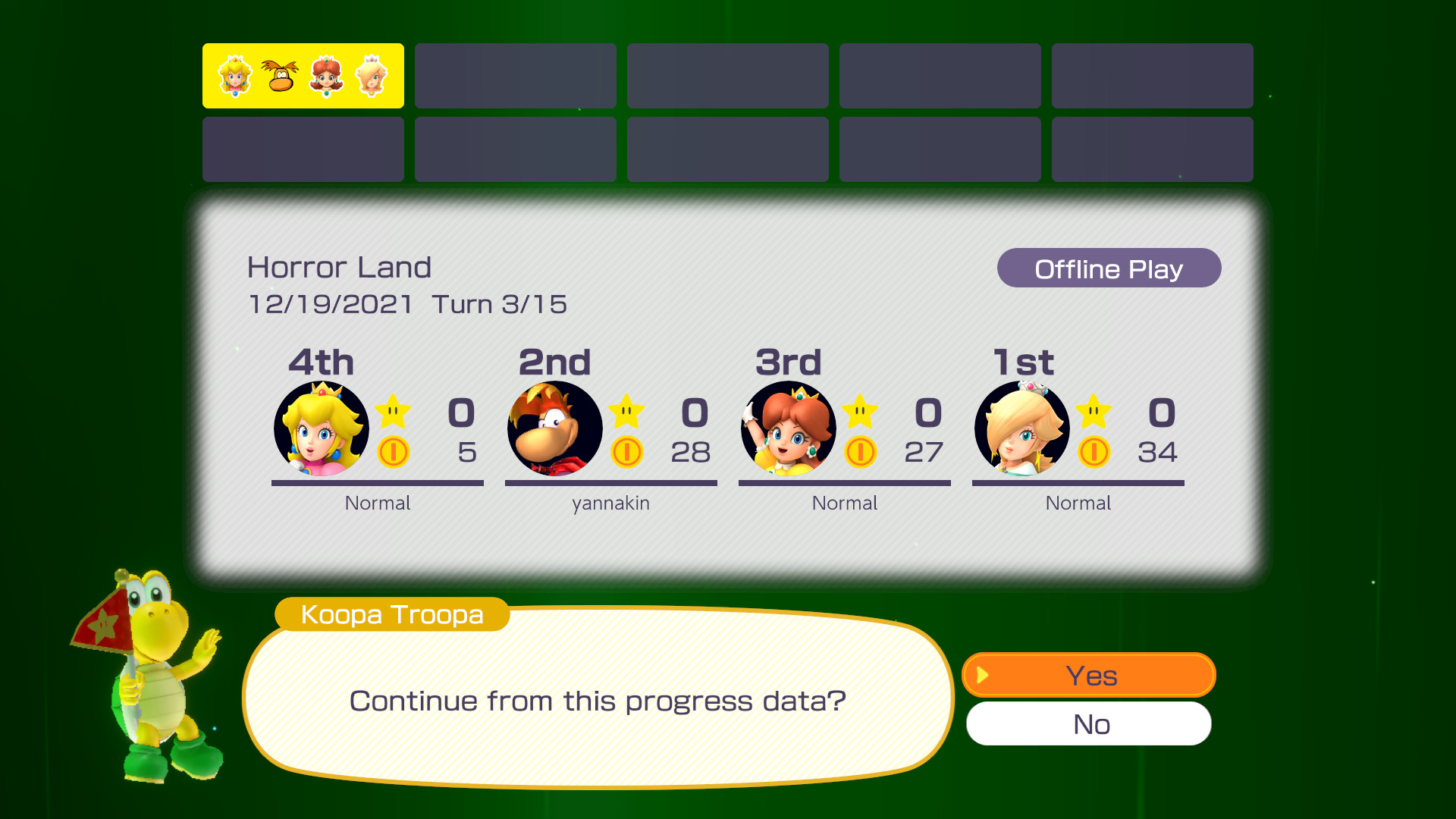
Task: Click the orange arrow marker beside Yes
Action: 982,675
